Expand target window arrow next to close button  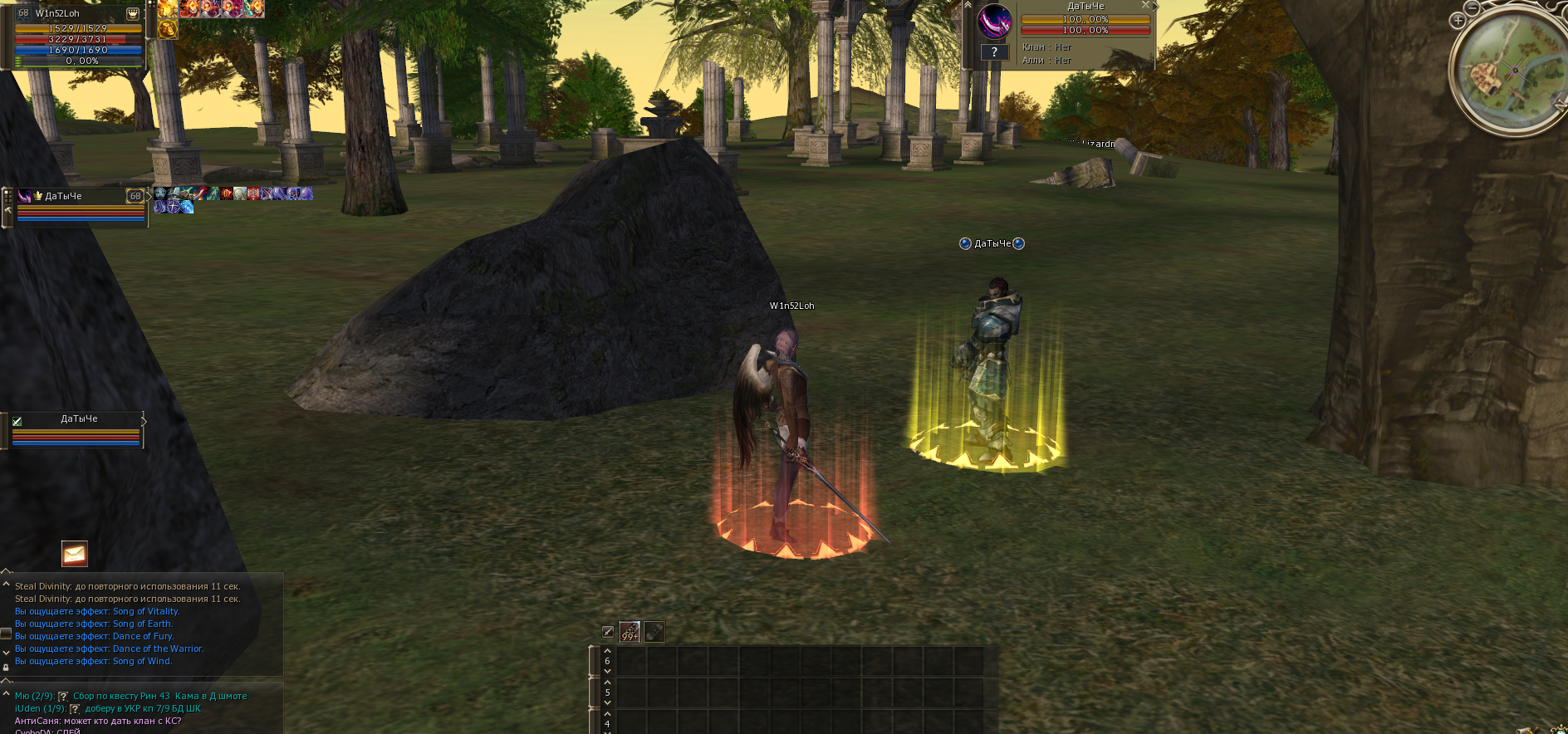coord(1155,6)
